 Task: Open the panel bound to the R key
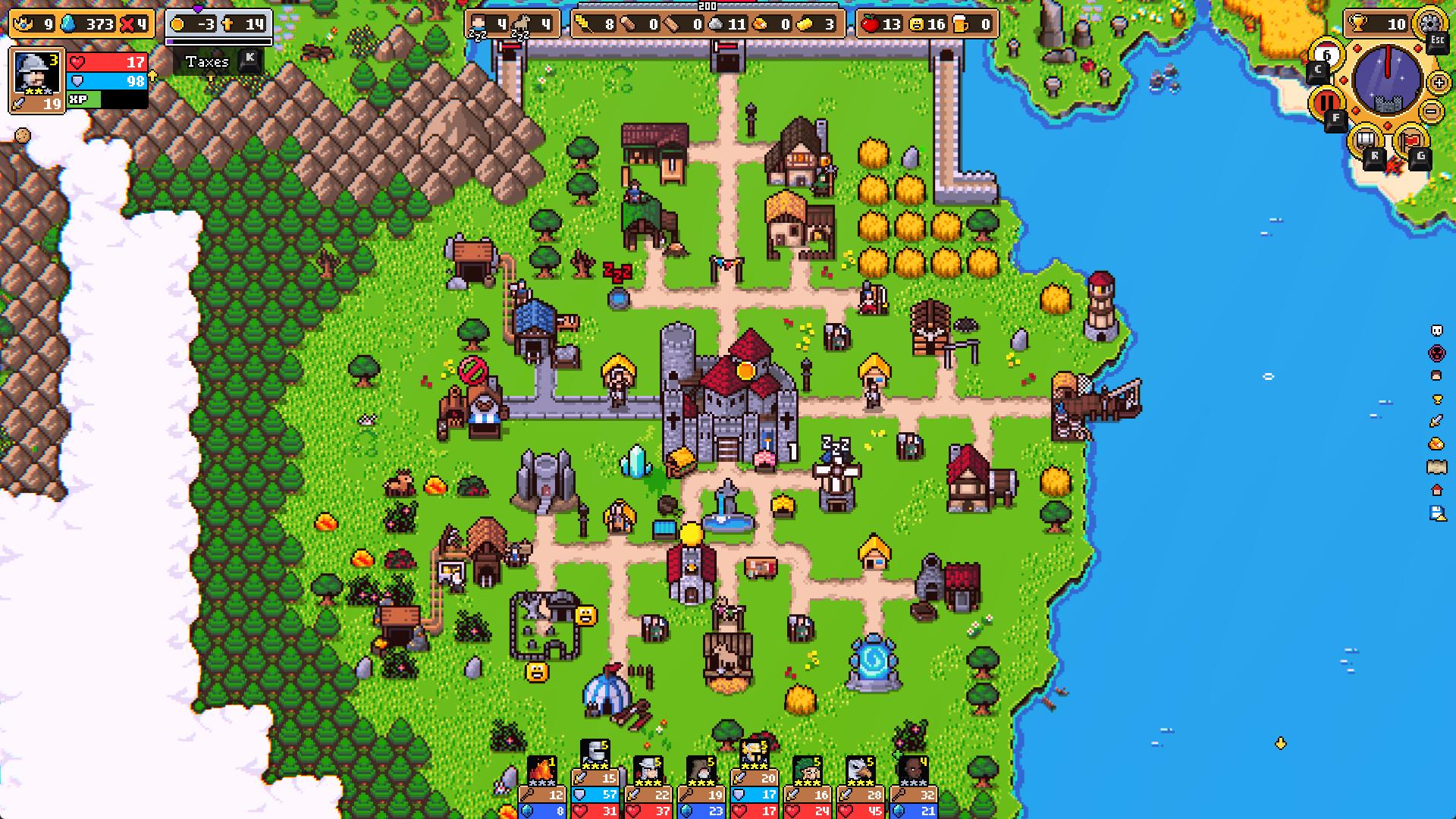pyautogui.click(x=1365, y=139)
